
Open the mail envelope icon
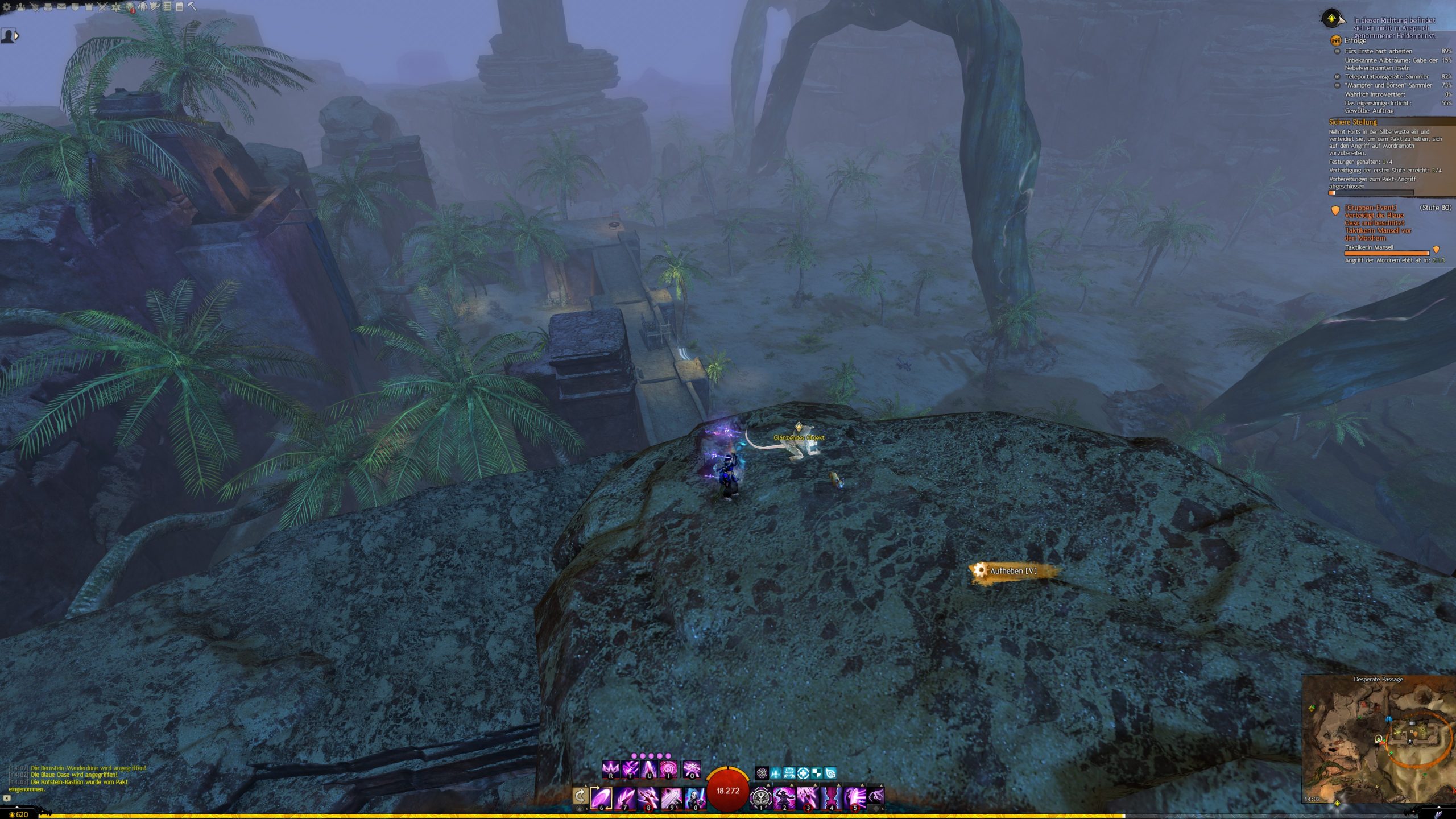coord(61,7)
